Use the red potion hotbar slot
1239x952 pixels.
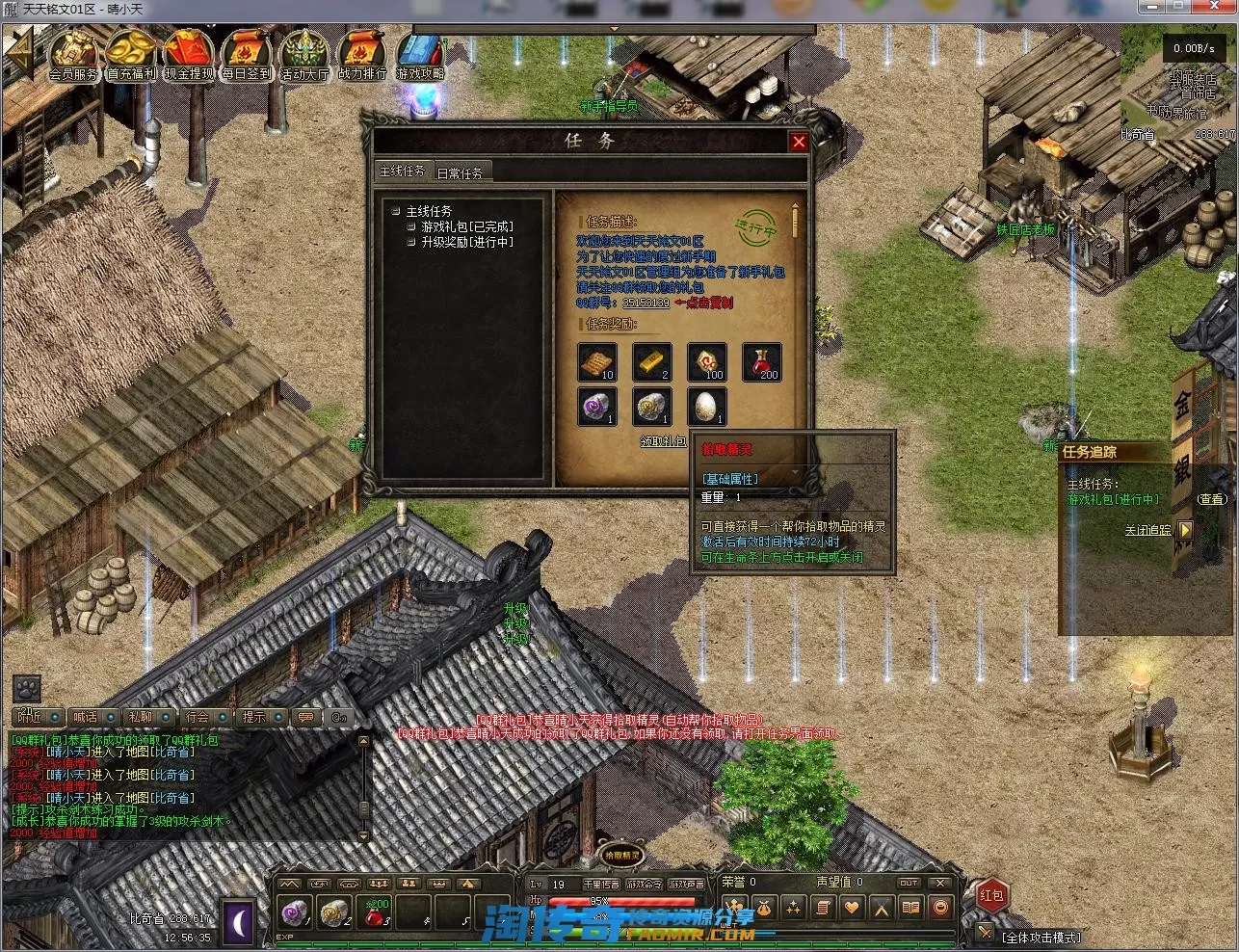click(x=375, y=911)
